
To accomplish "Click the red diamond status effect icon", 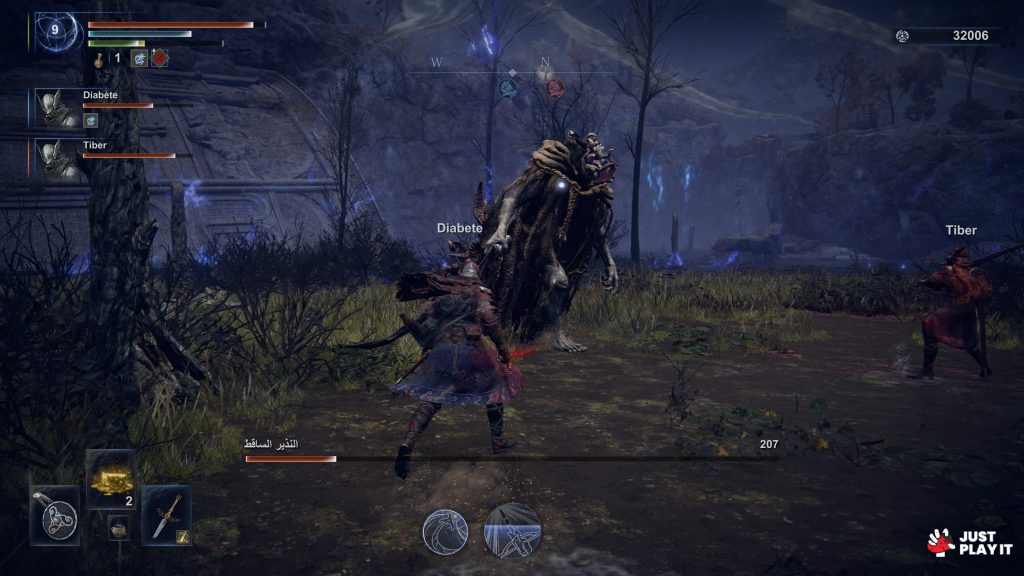I will point(159,58).
